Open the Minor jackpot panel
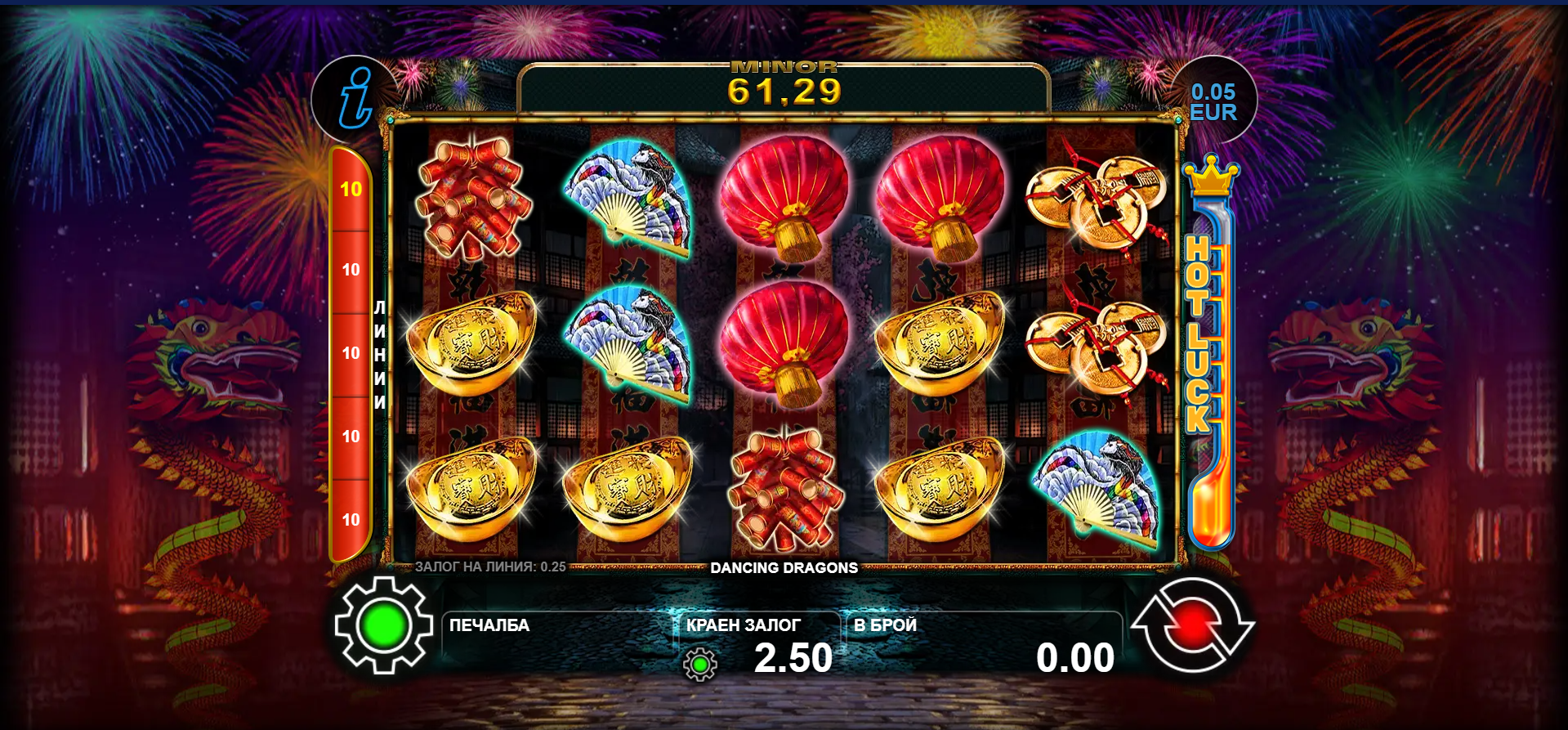Screen dimensions: 1568x730 pos(784,85)
